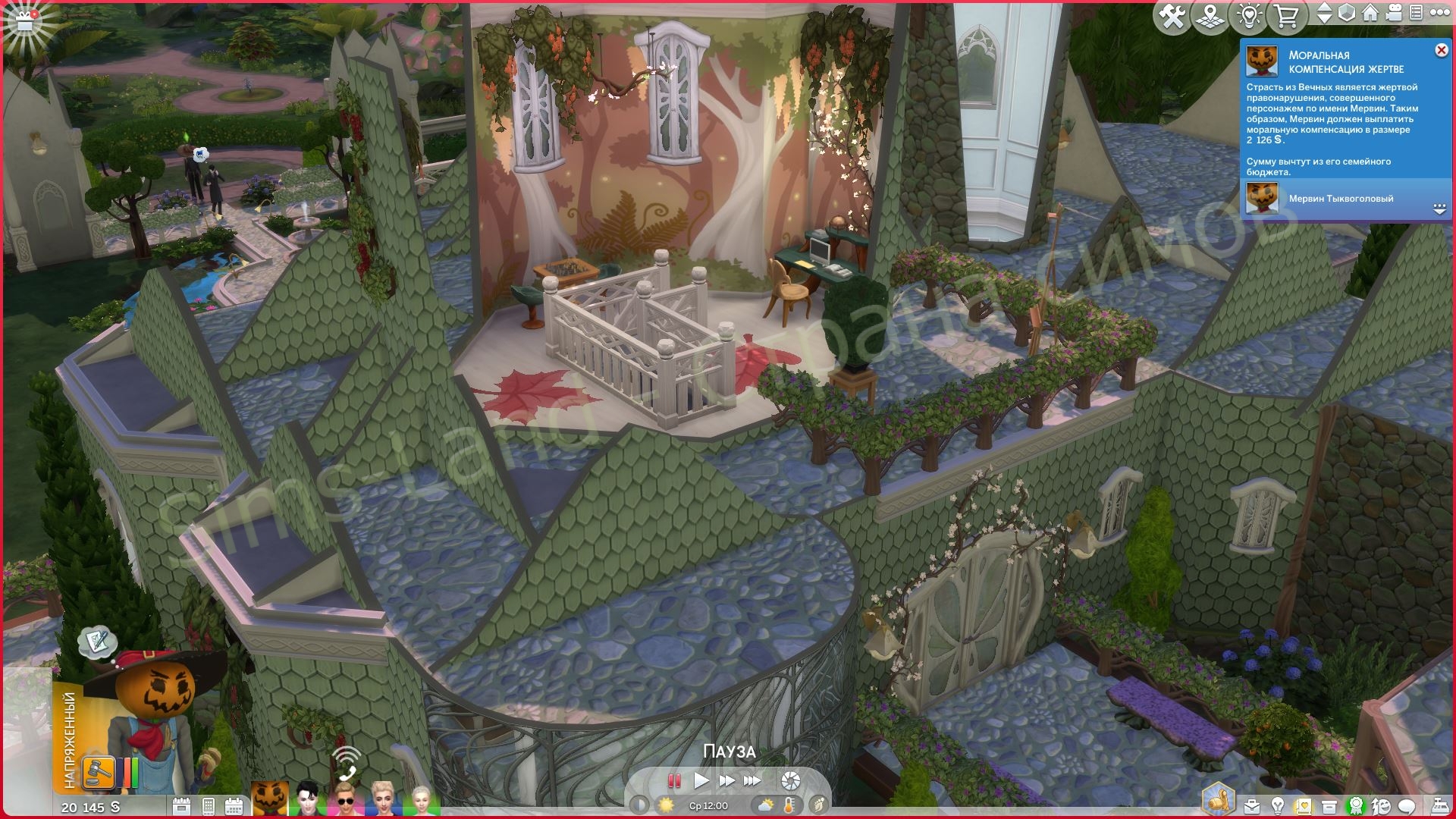
Task: Toggle the camera cube view mode
Action: point(1347,14)
